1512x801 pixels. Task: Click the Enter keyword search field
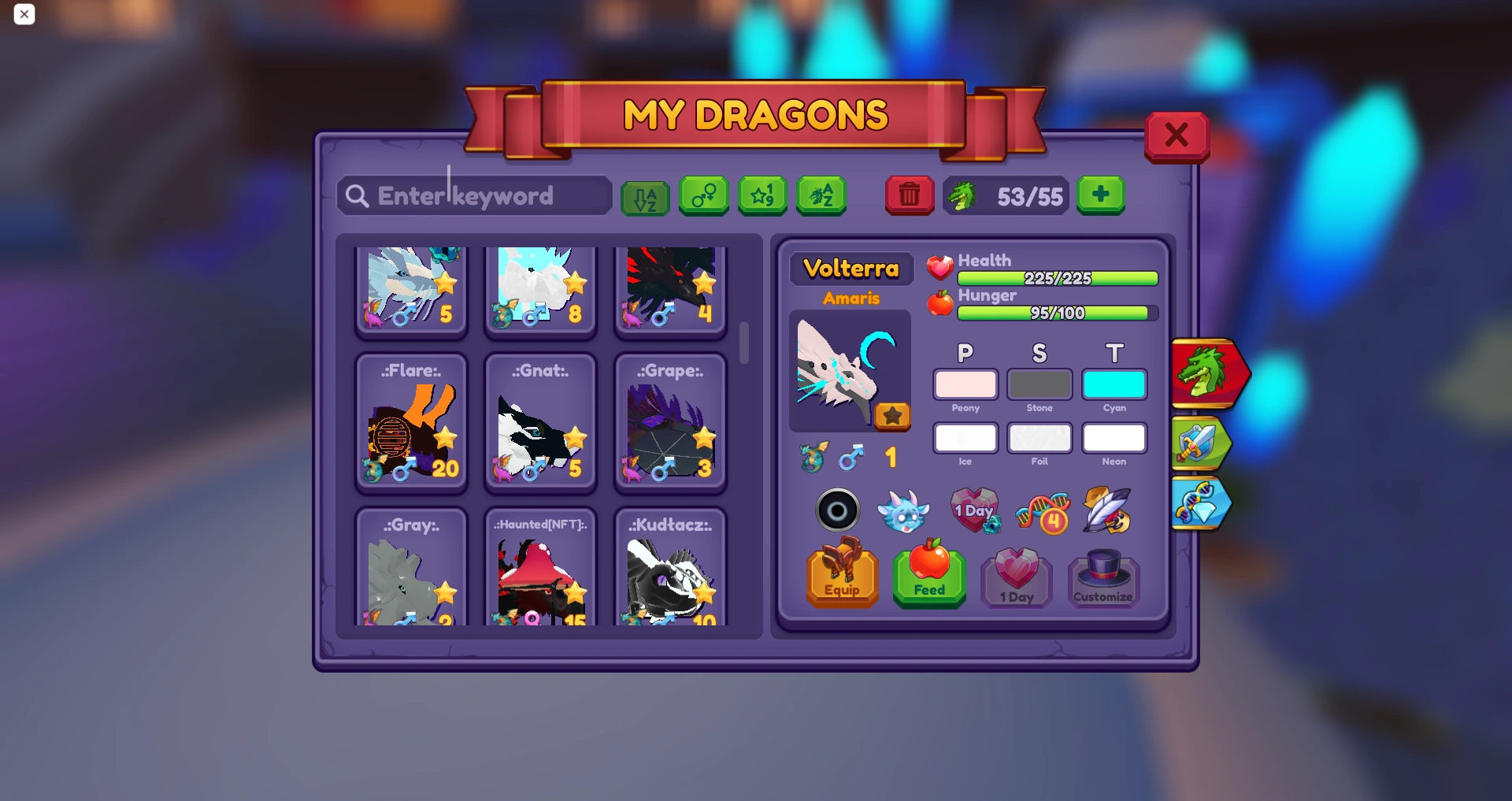[473, 195]
